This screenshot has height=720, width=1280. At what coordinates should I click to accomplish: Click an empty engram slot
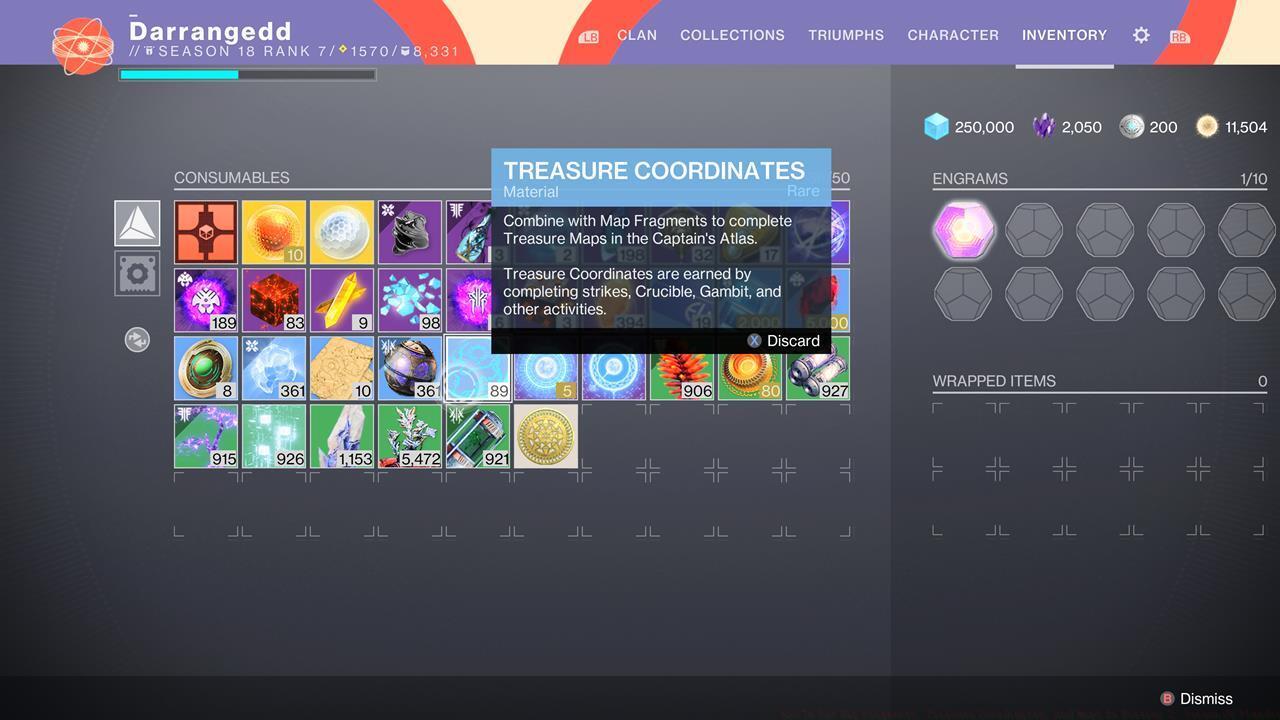pos(1033,229)
